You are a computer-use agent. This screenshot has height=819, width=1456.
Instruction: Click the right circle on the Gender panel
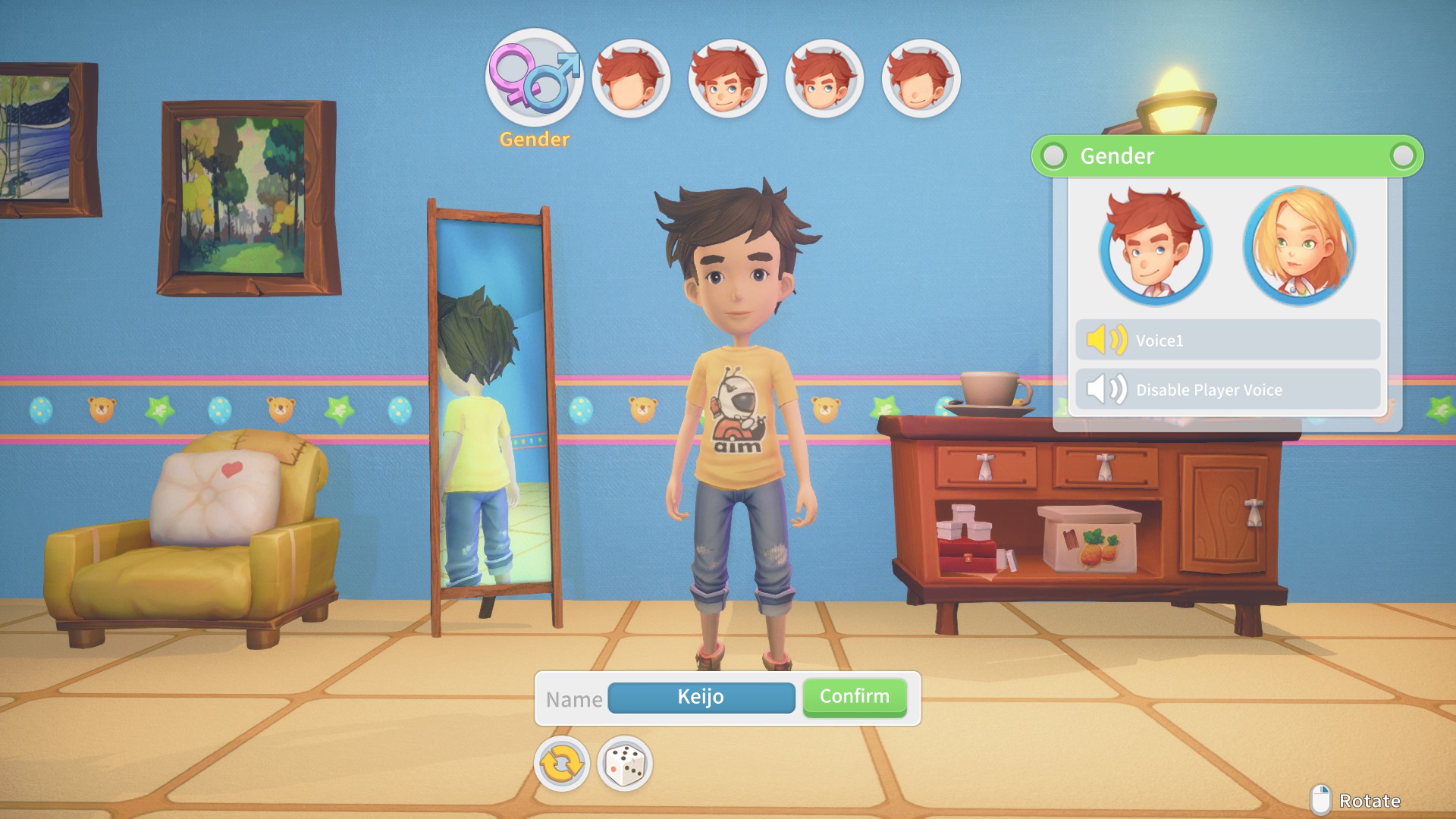point(1401,156)
